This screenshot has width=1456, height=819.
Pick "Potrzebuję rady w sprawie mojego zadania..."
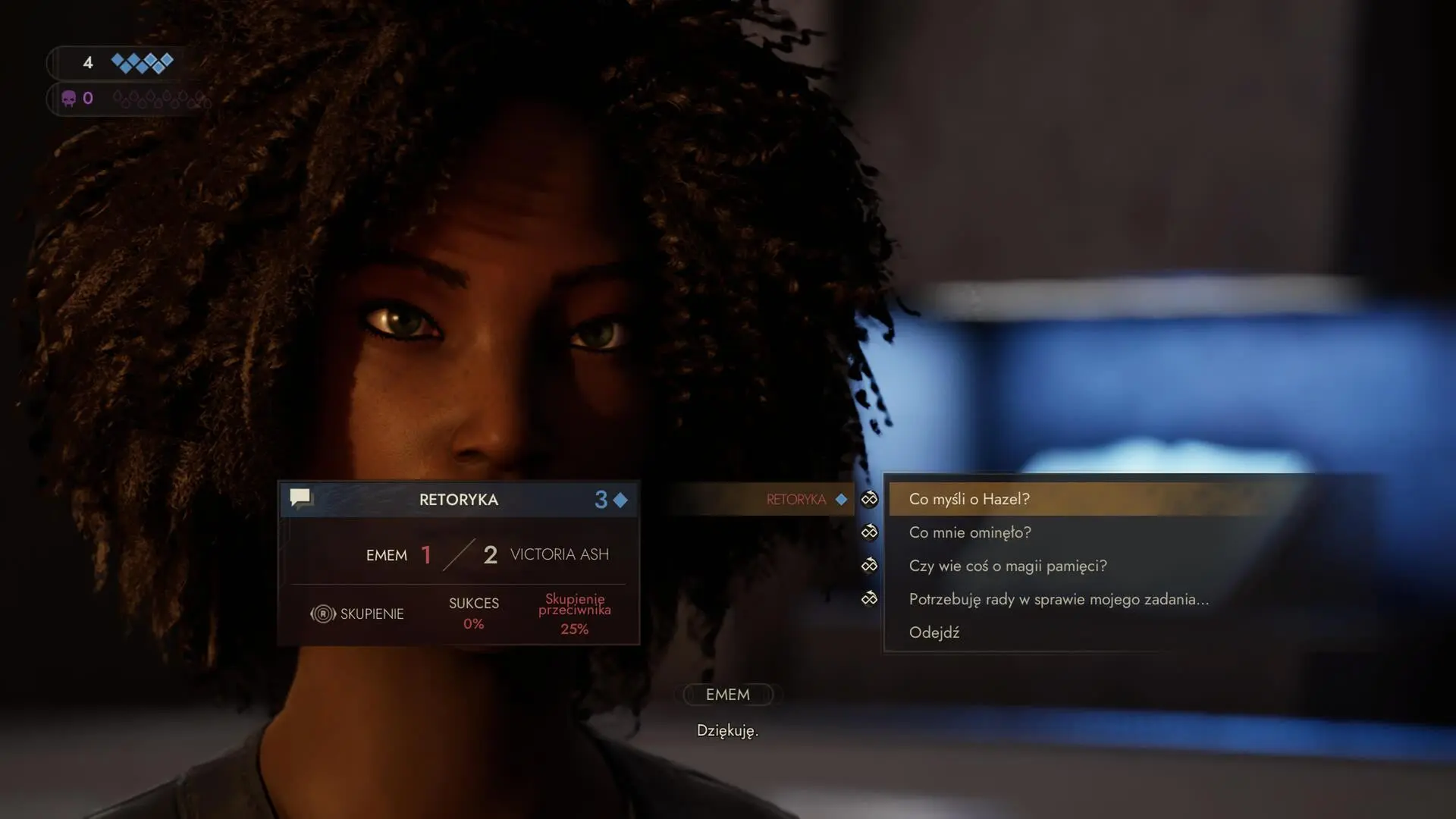1058,599
